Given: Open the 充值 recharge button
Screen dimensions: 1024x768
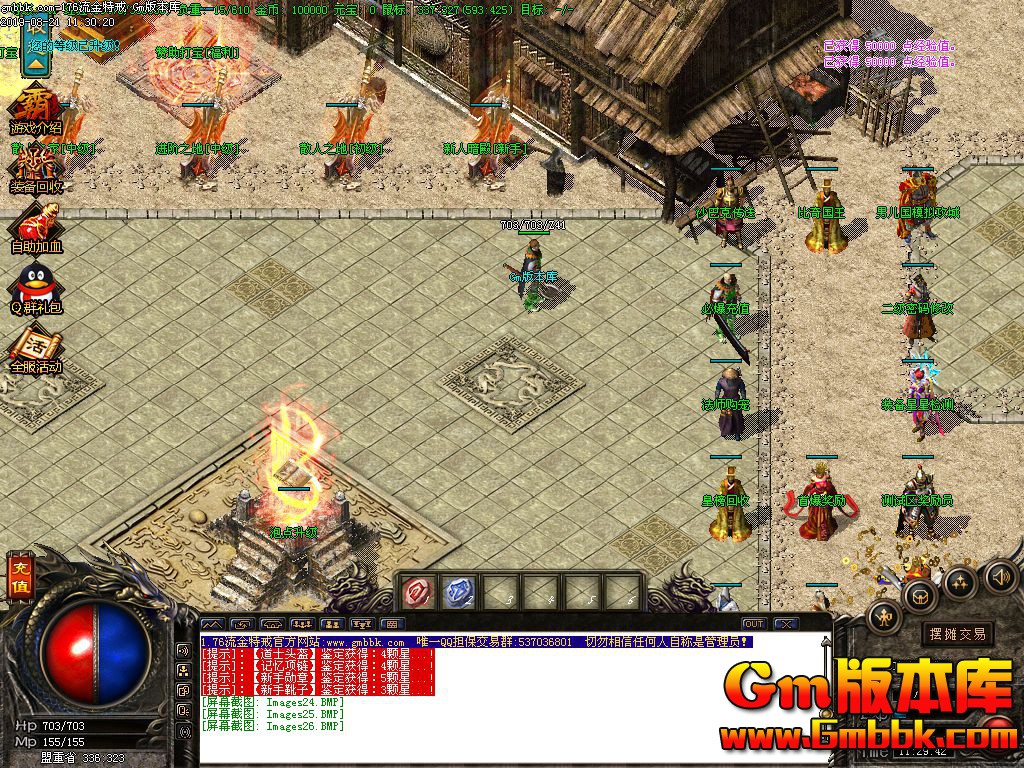Looking at the screenshot, I should [20, 577].
